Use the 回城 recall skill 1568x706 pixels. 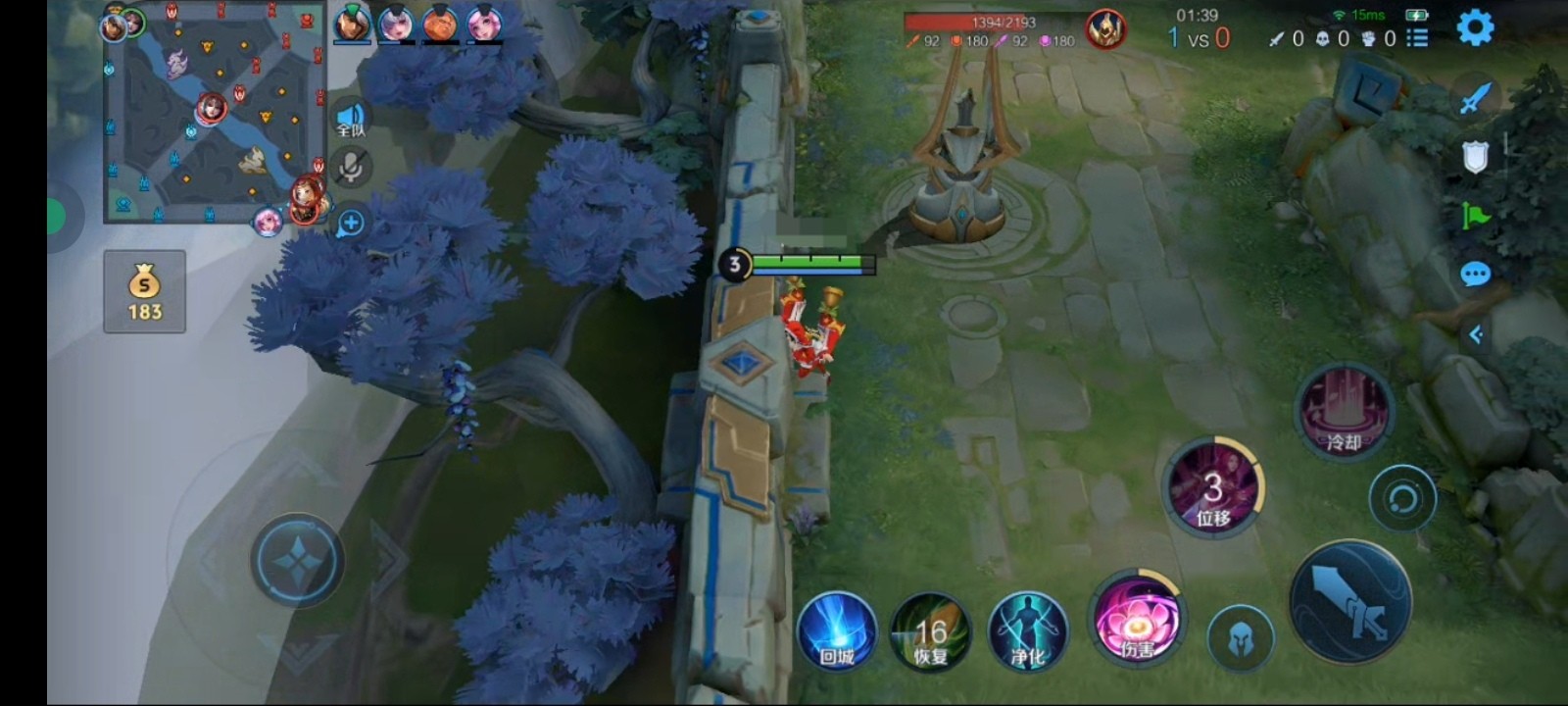click(836, 632)
